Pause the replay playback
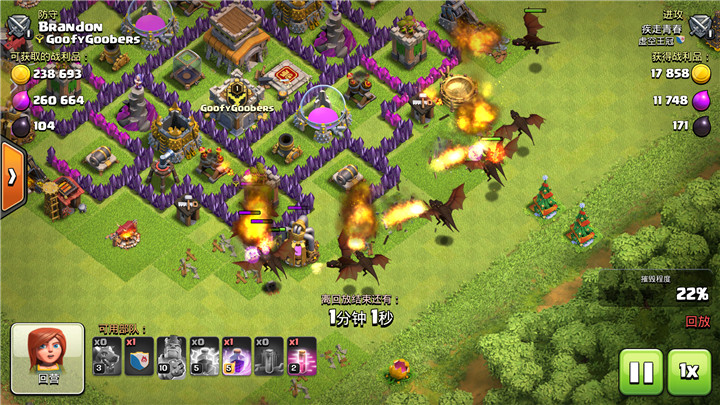 click(640, 373)
